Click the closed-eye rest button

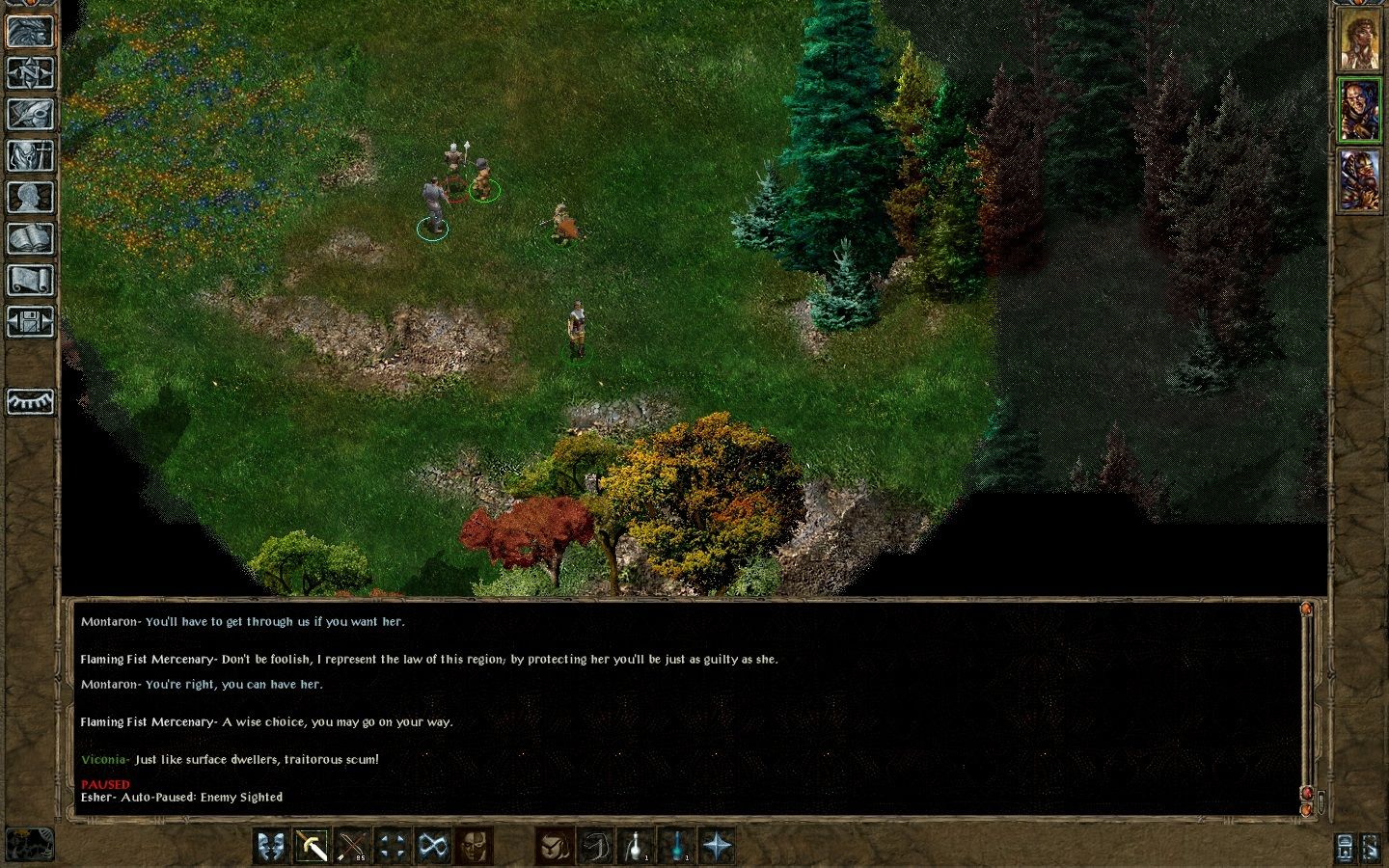click(30, 401)
